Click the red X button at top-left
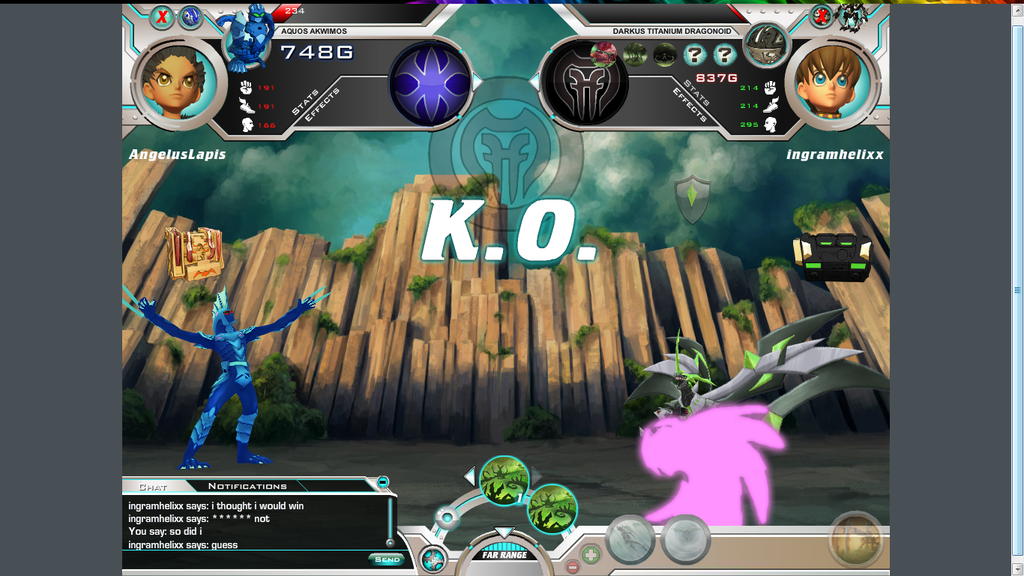The image size is (1024, 576). (162, 17)
